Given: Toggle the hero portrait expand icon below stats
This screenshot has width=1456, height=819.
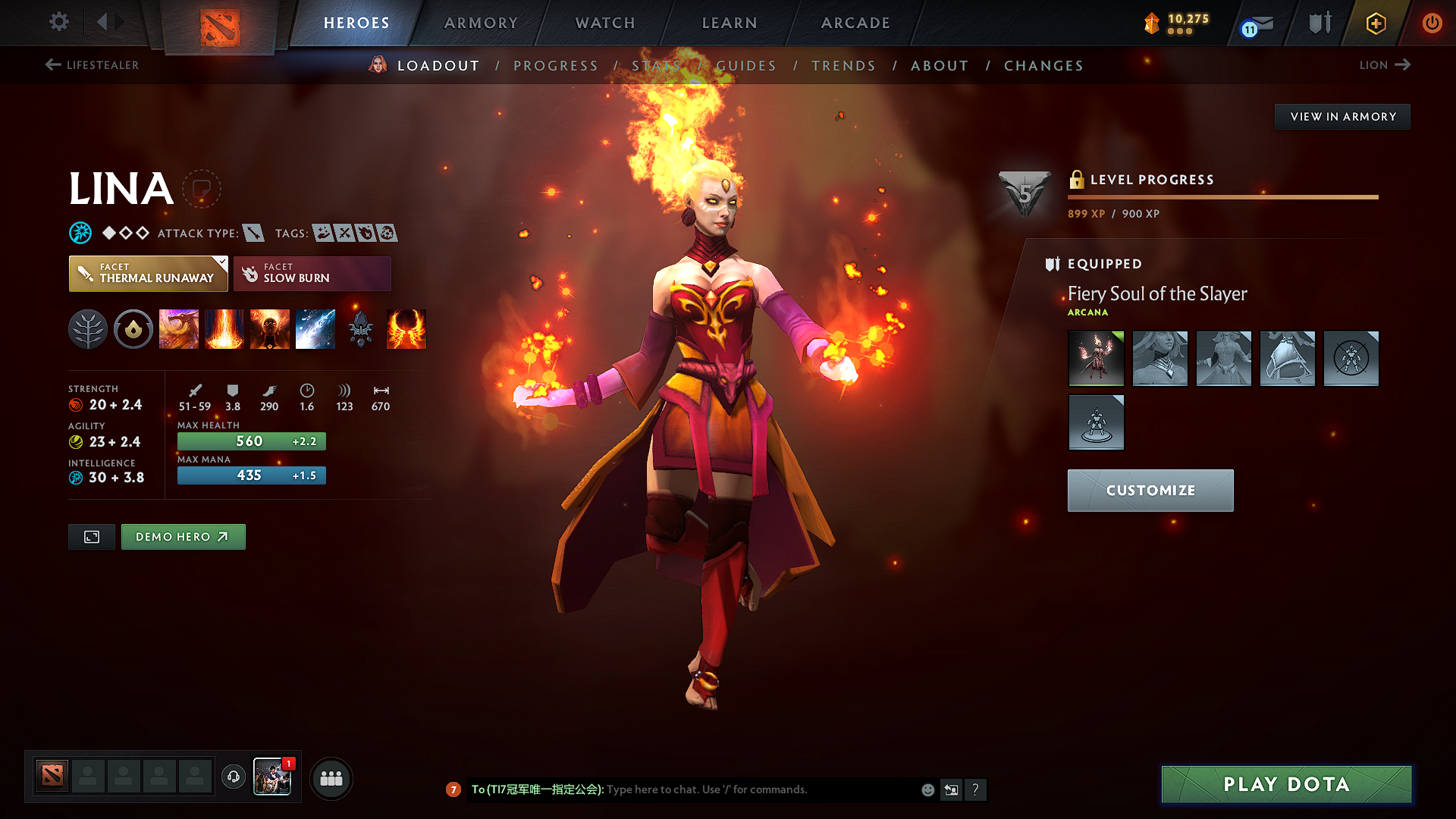Looking at the screenshot, I should click(91, 536).
